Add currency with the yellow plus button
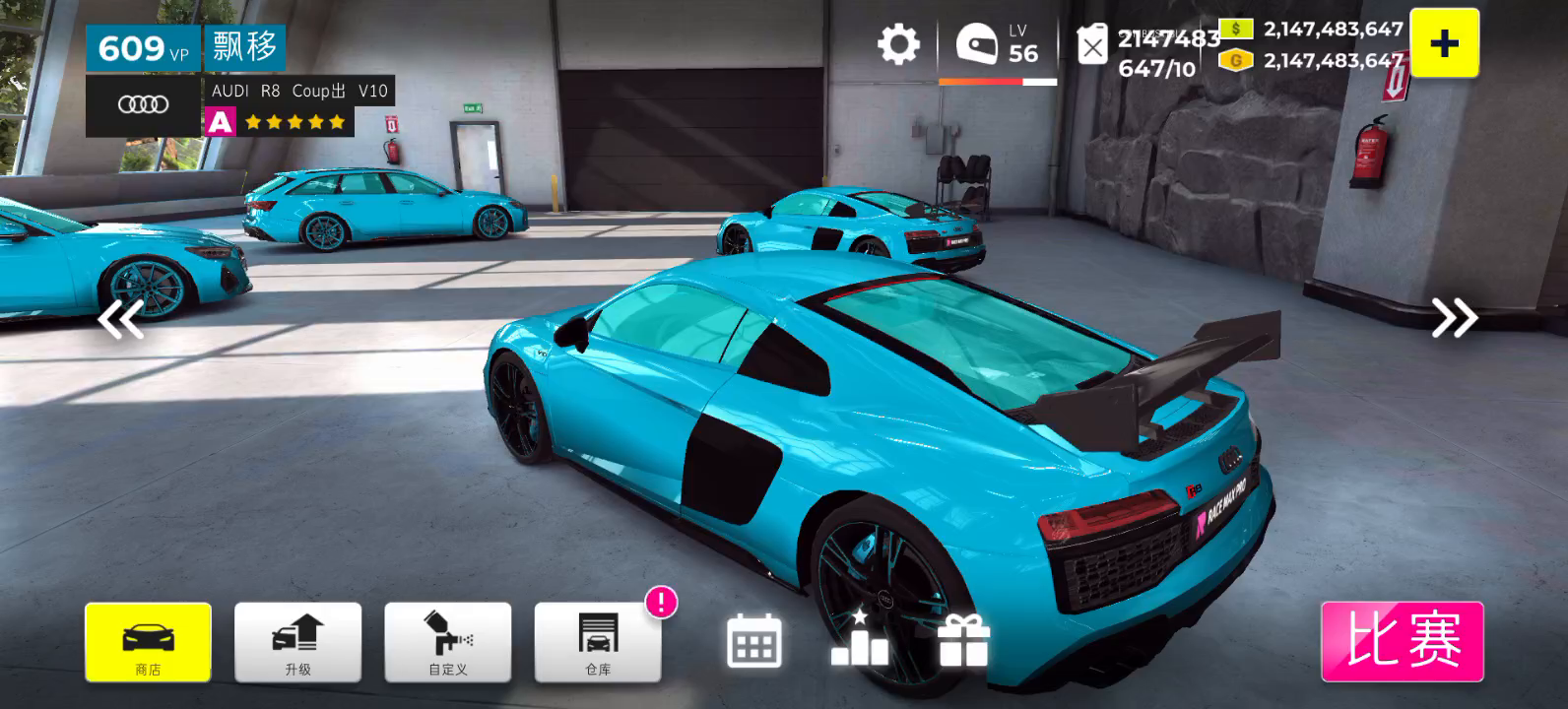The image size is (1568, 709). coord(1444,43)
